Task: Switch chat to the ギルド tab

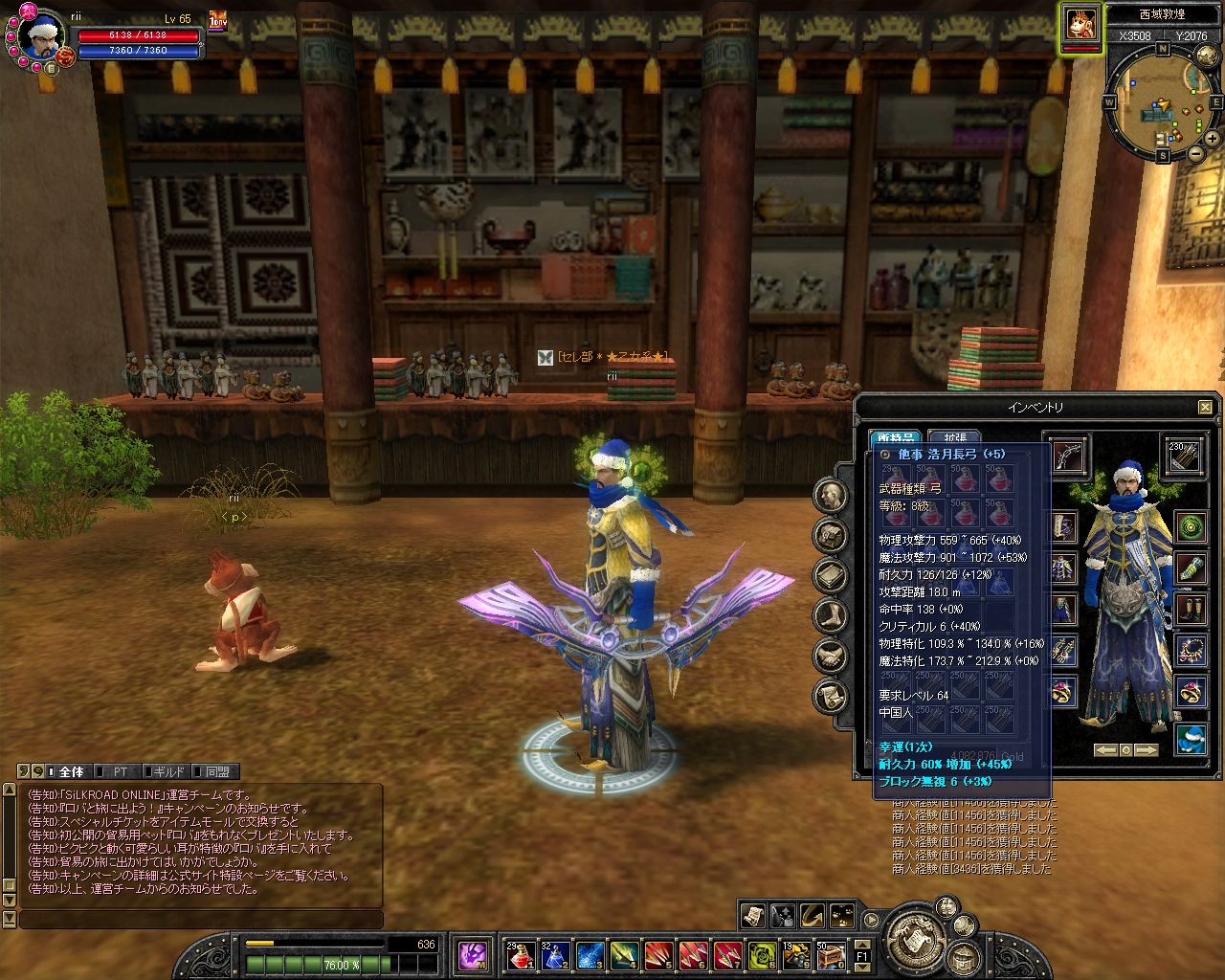Action: tap(167, 771)
